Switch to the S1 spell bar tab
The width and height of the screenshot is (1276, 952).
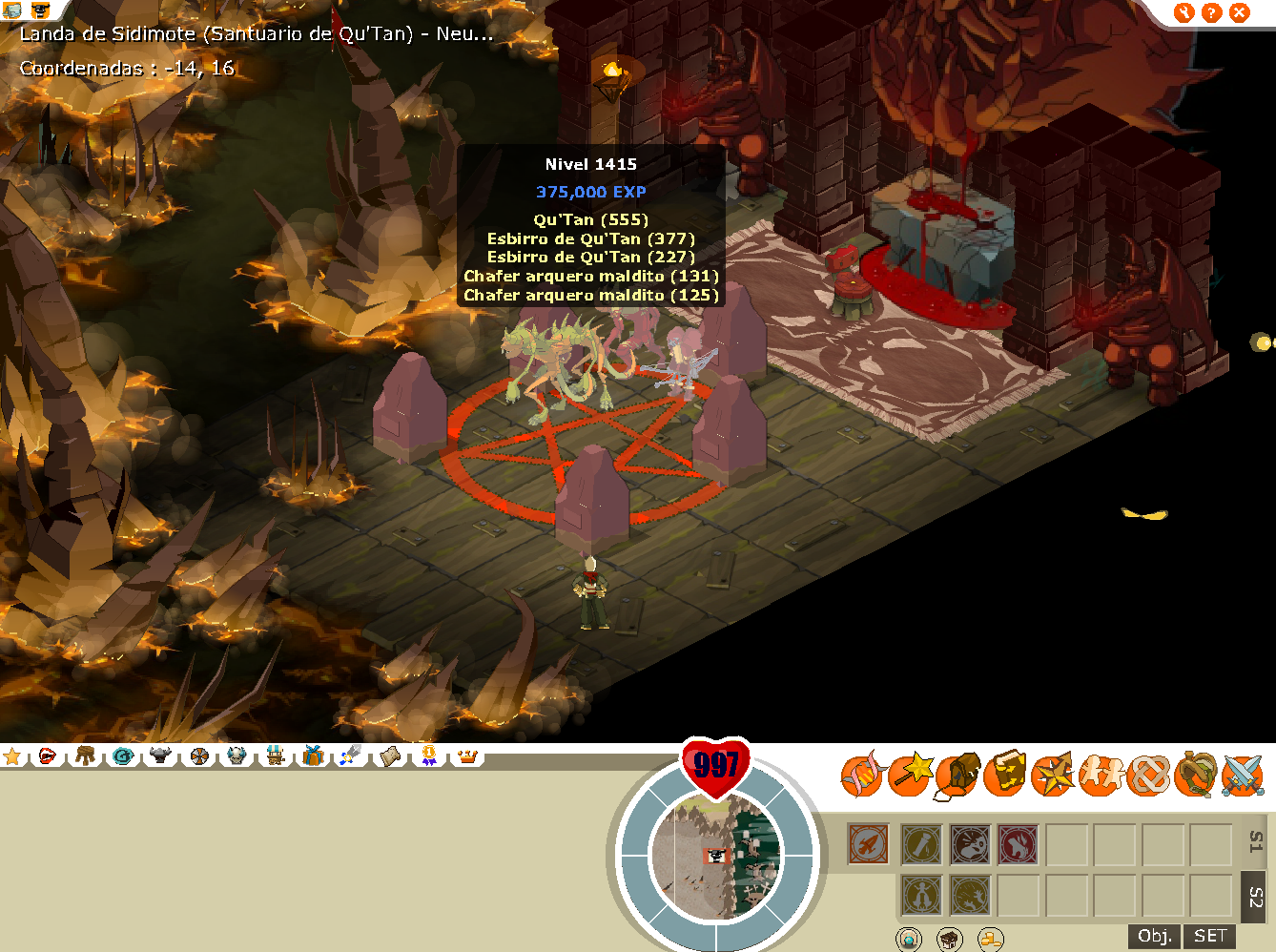coord(1255,842)
